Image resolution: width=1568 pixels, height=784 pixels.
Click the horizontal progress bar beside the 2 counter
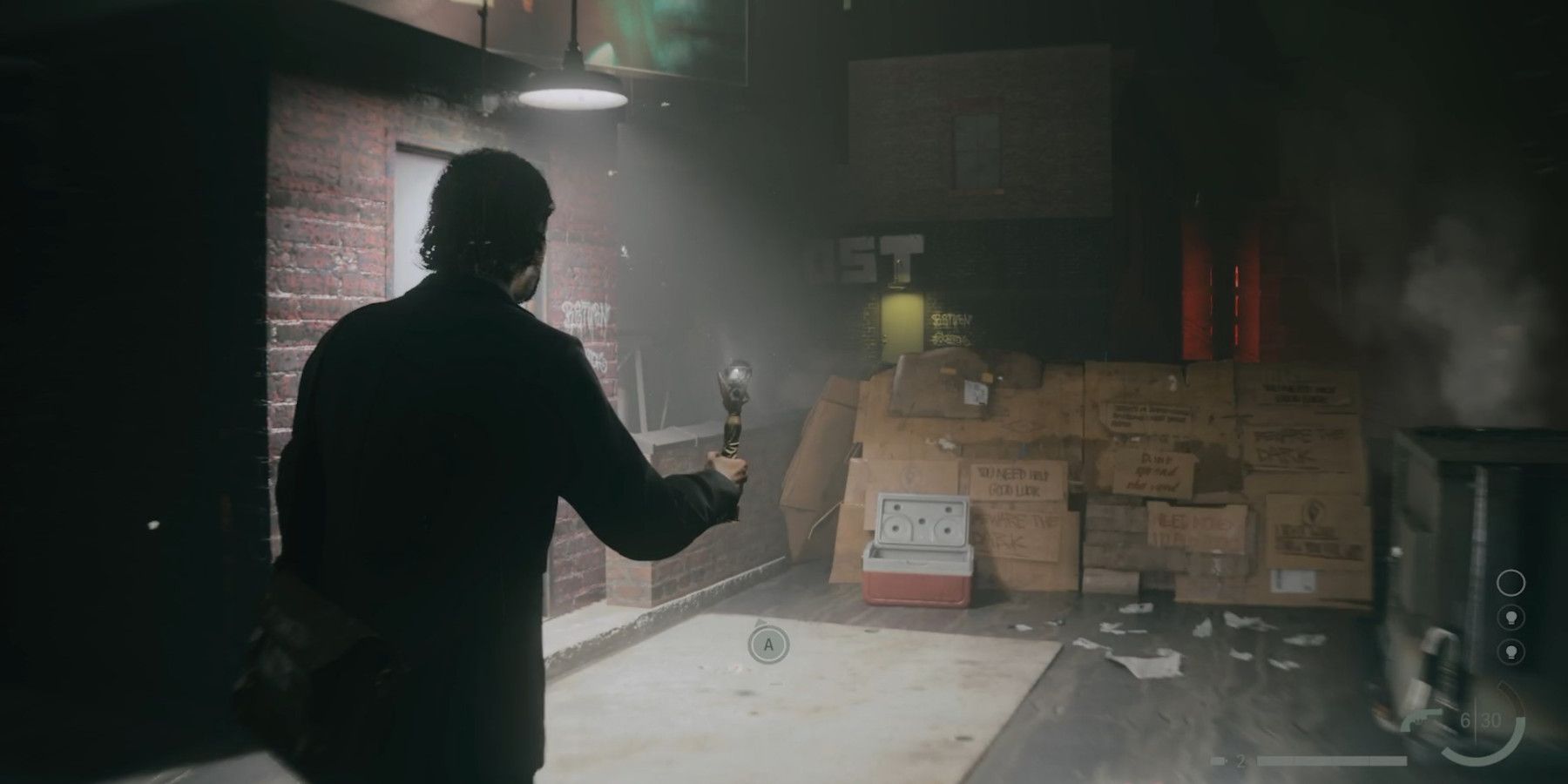(x=1333, y=760)
